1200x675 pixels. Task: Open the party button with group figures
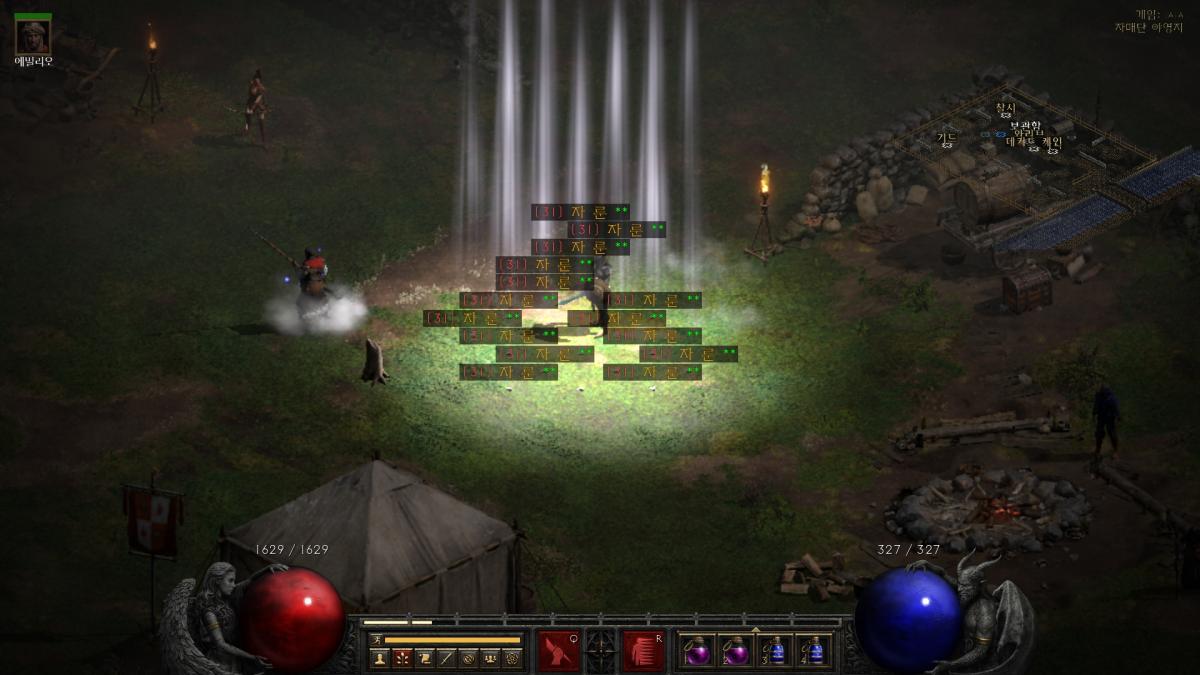(490, 658)
